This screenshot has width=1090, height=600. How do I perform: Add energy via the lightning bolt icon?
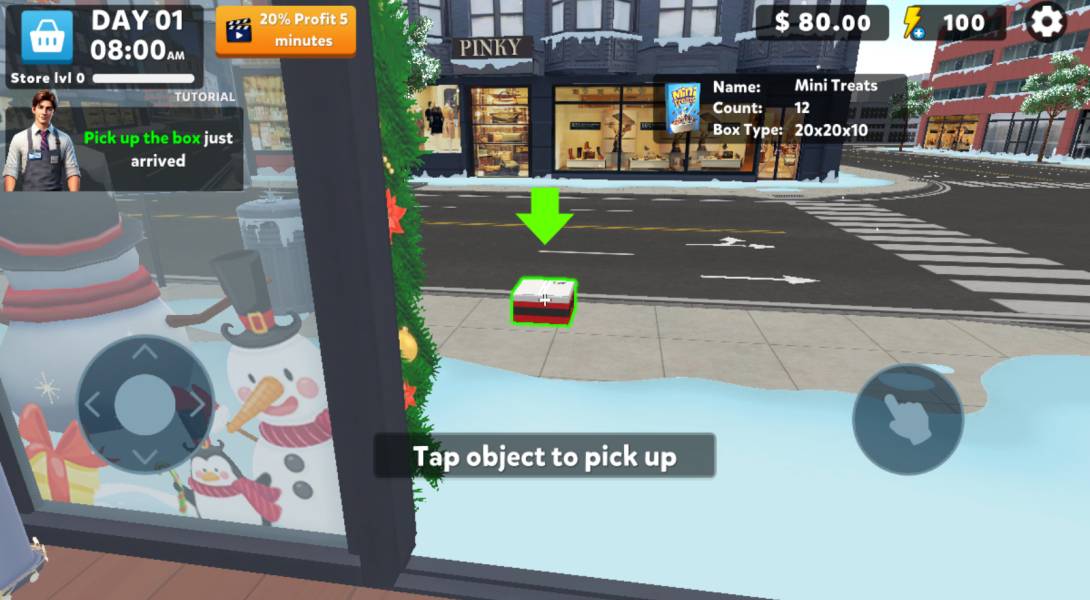point(913,23)
